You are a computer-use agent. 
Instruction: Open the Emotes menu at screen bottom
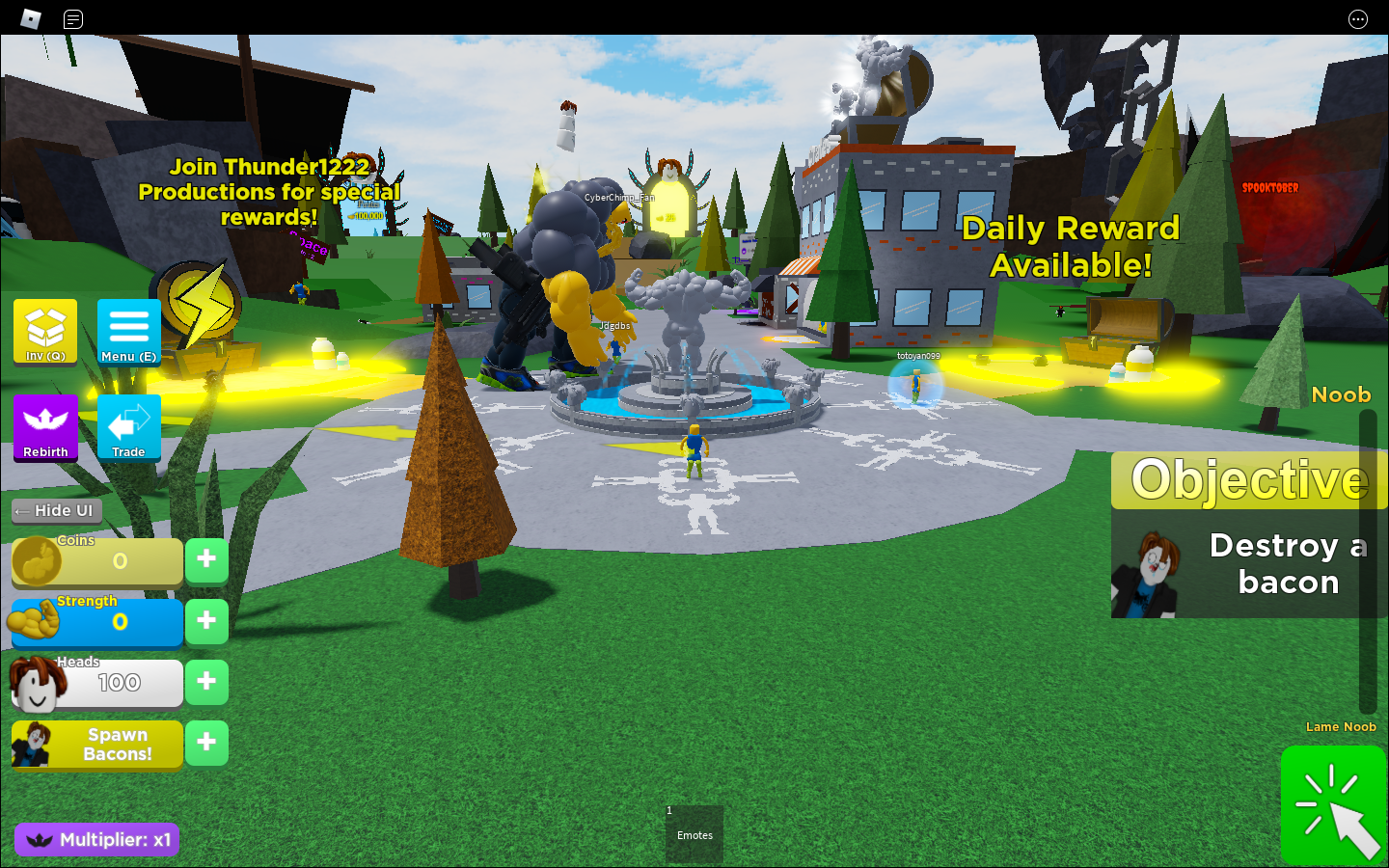(694, 834)
